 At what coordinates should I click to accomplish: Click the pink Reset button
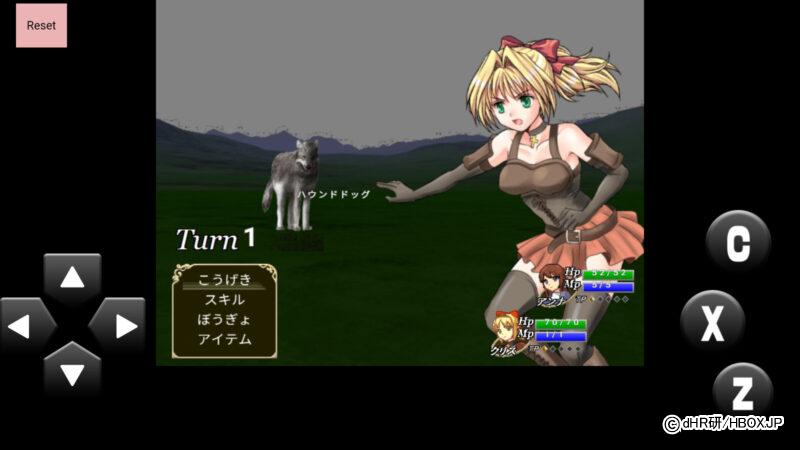pos(41,25)
